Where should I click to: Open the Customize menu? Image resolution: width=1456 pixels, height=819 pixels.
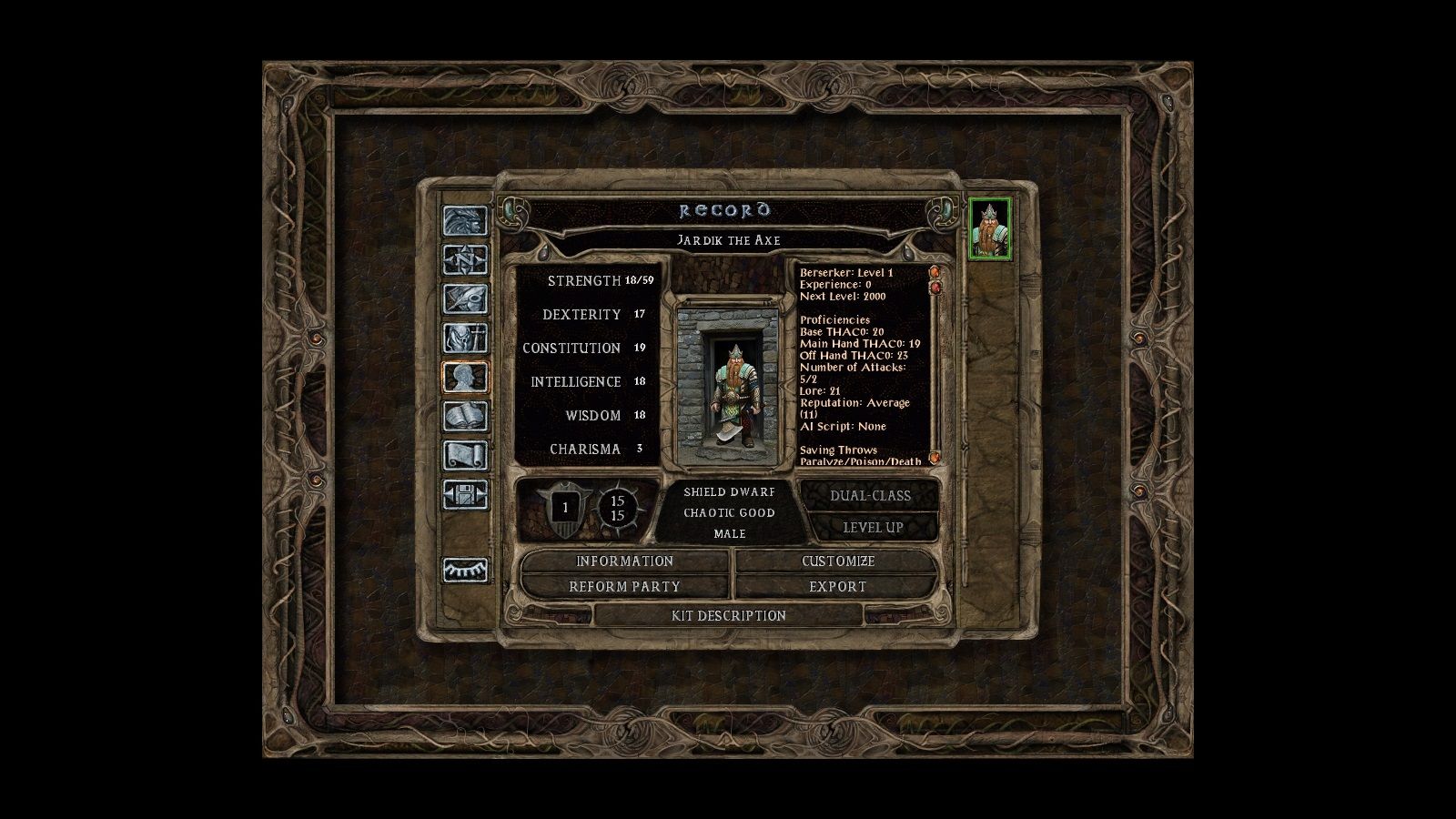click(838, 561)
